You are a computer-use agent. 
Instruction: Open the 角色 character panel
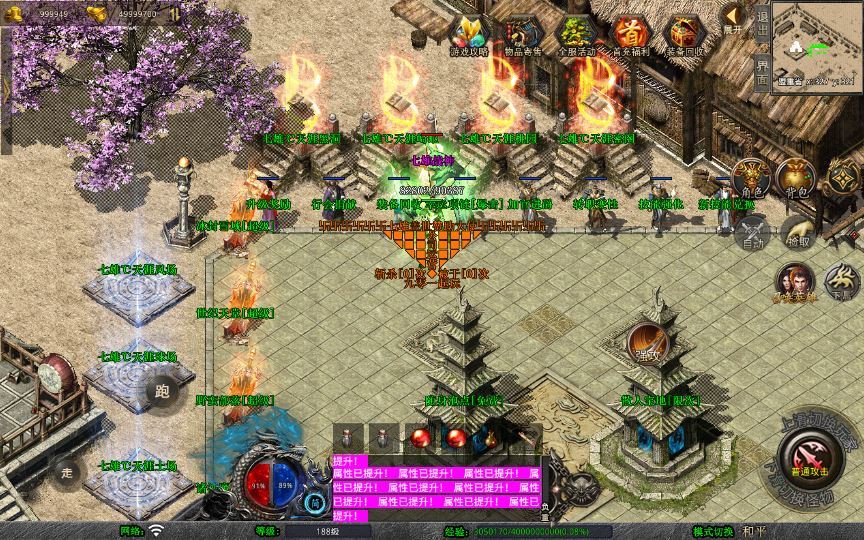tap(752, 178)
